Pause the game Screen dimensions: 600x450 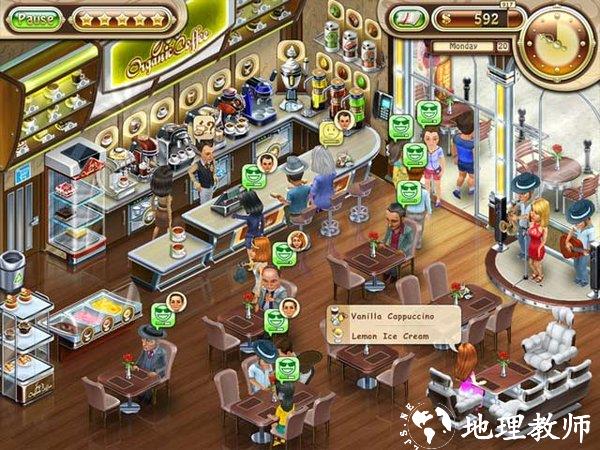click(36, 19)
